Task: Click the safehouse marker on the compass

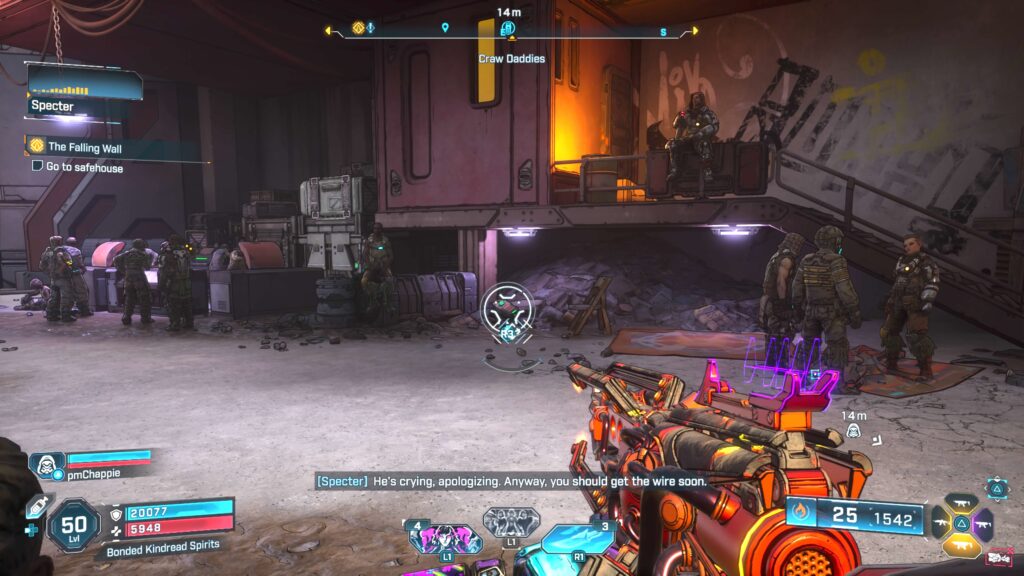Action: coord(508,28)
